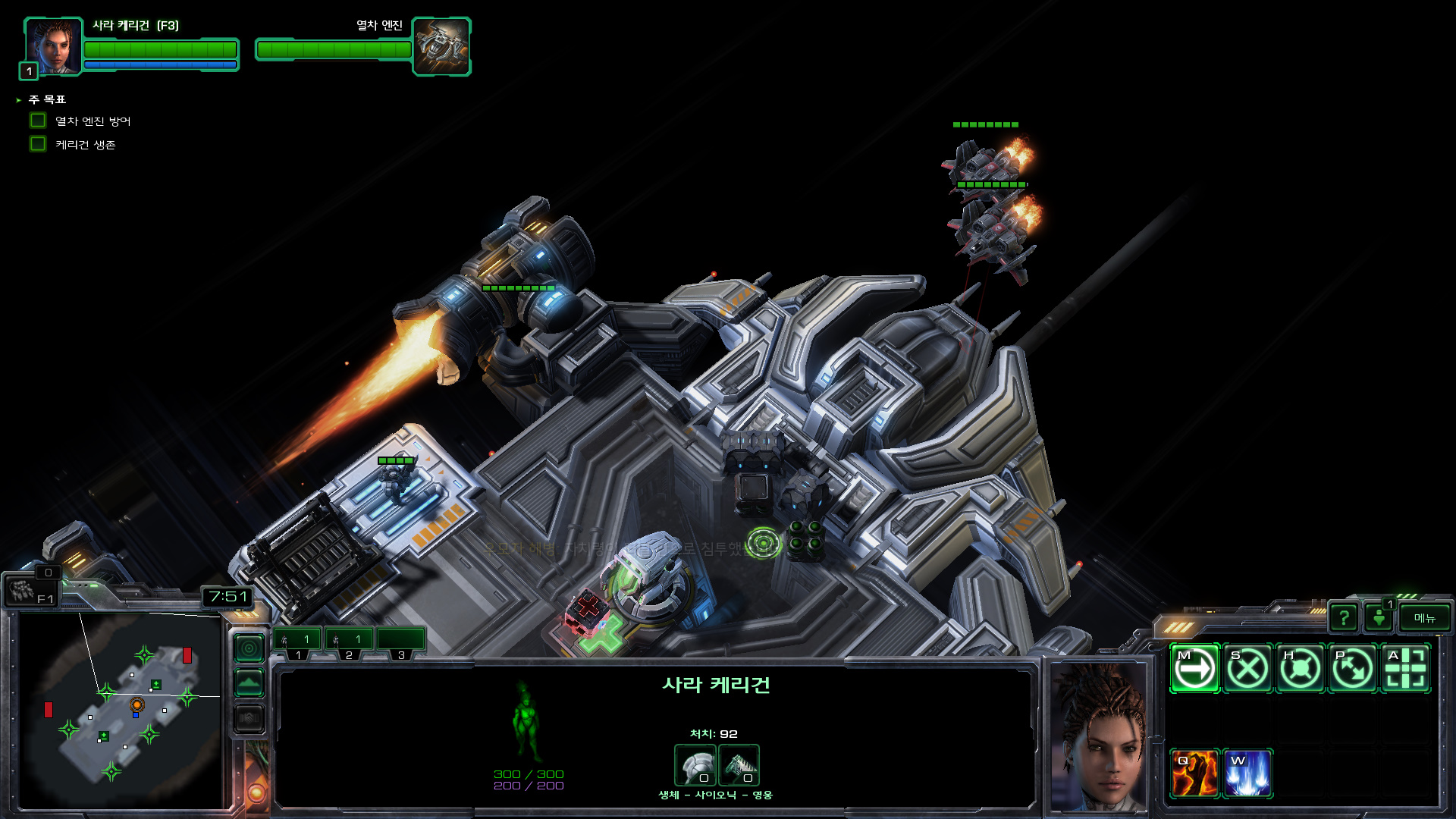Issue the Stop command (S)
Screen dimensions: 1456x819
point(1247,669)
